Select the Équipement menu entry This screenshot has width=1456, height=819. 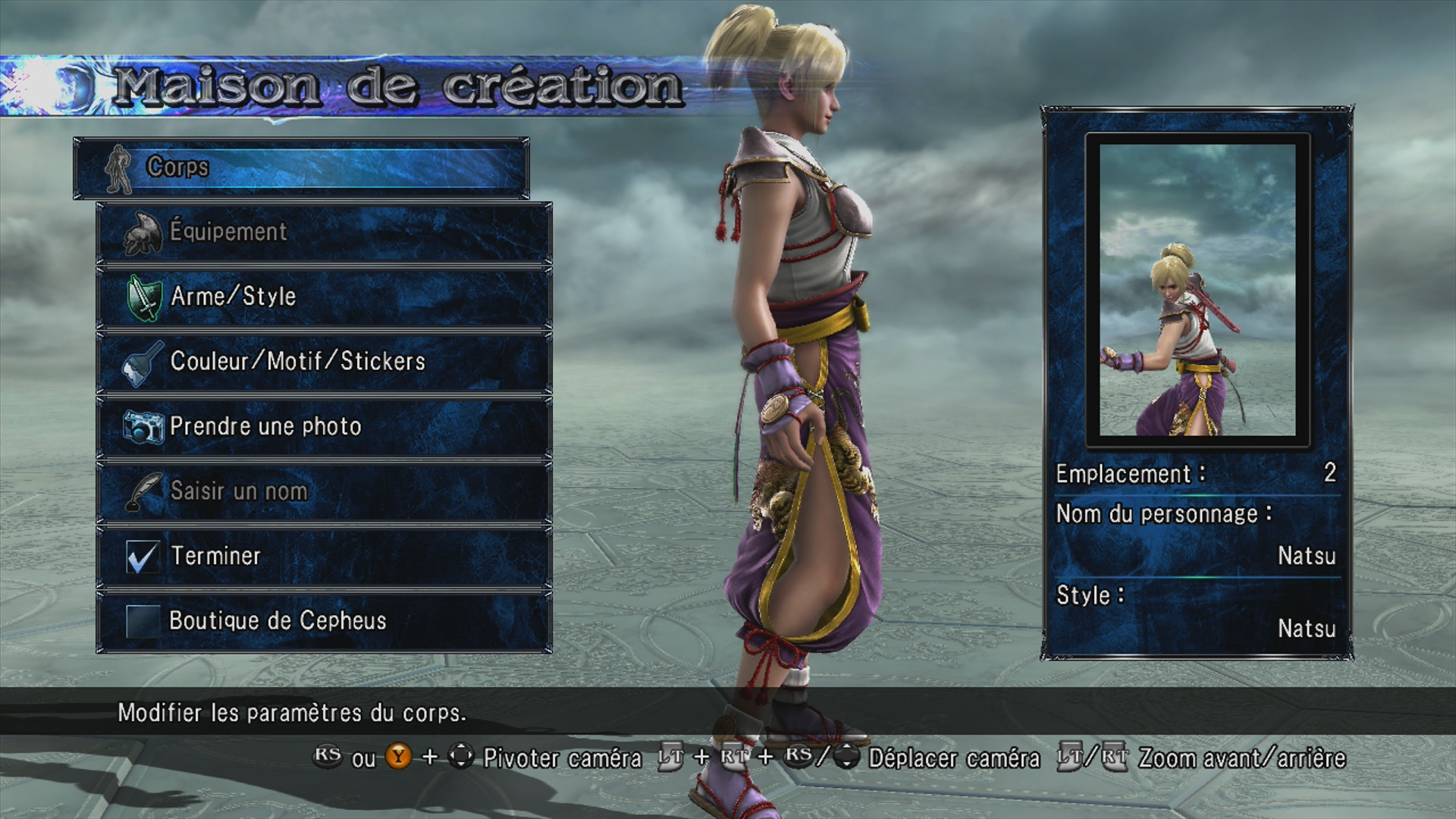[324, 232]
